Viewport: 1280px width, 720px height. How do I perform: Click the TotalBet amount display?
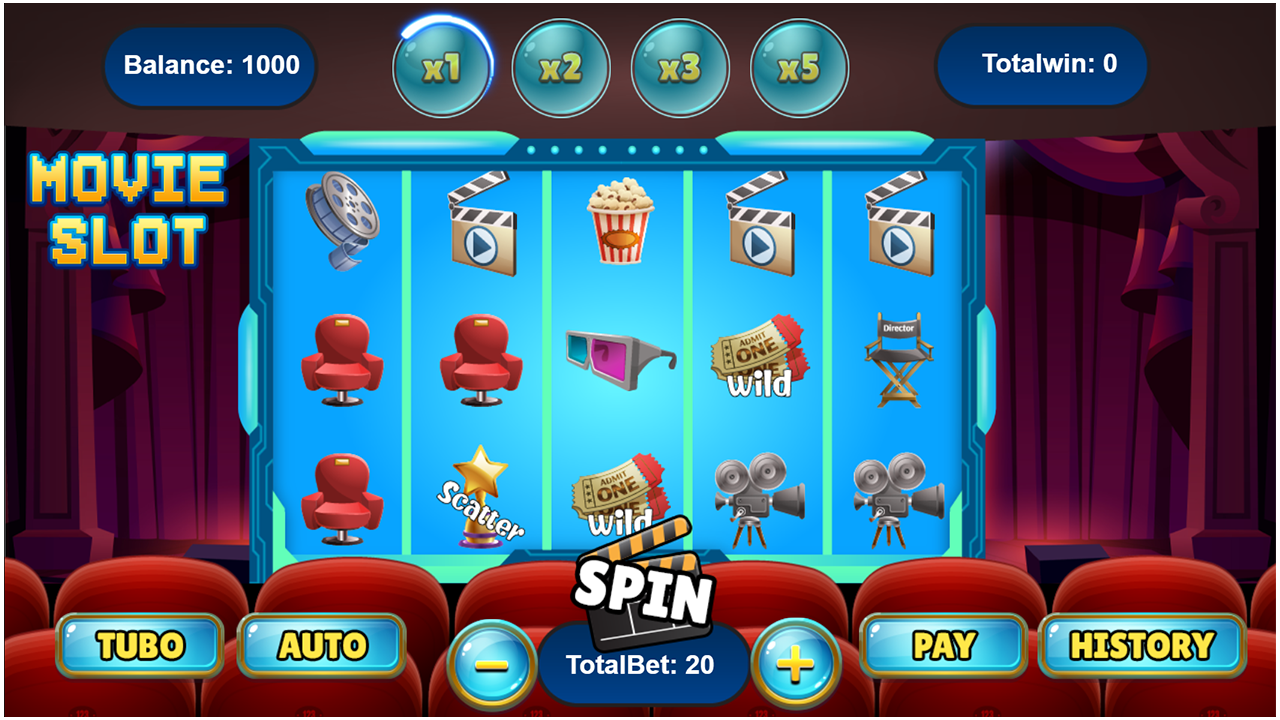tap(640, 662)
